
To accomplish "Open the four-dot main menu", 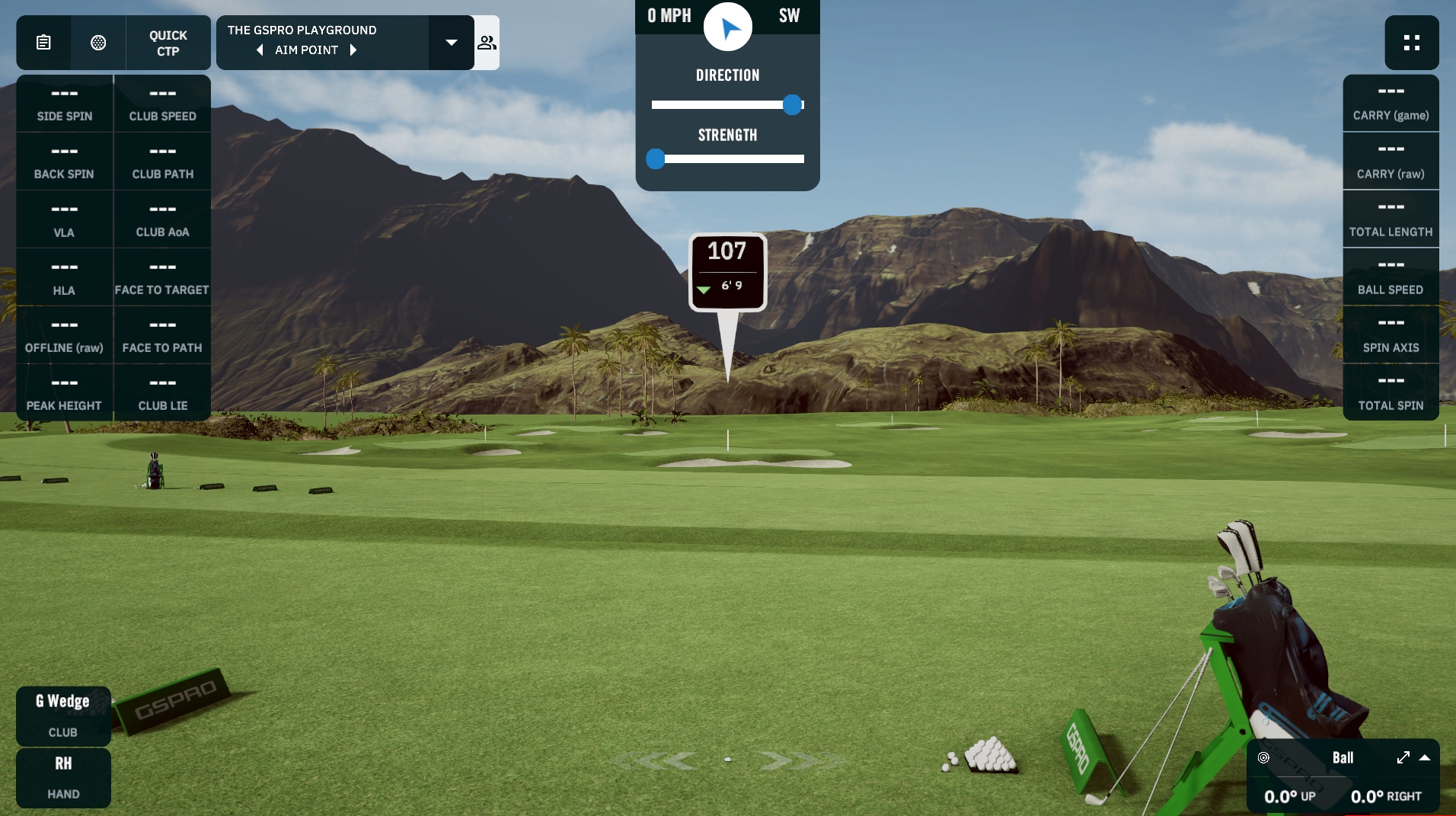I will 1411,43.
